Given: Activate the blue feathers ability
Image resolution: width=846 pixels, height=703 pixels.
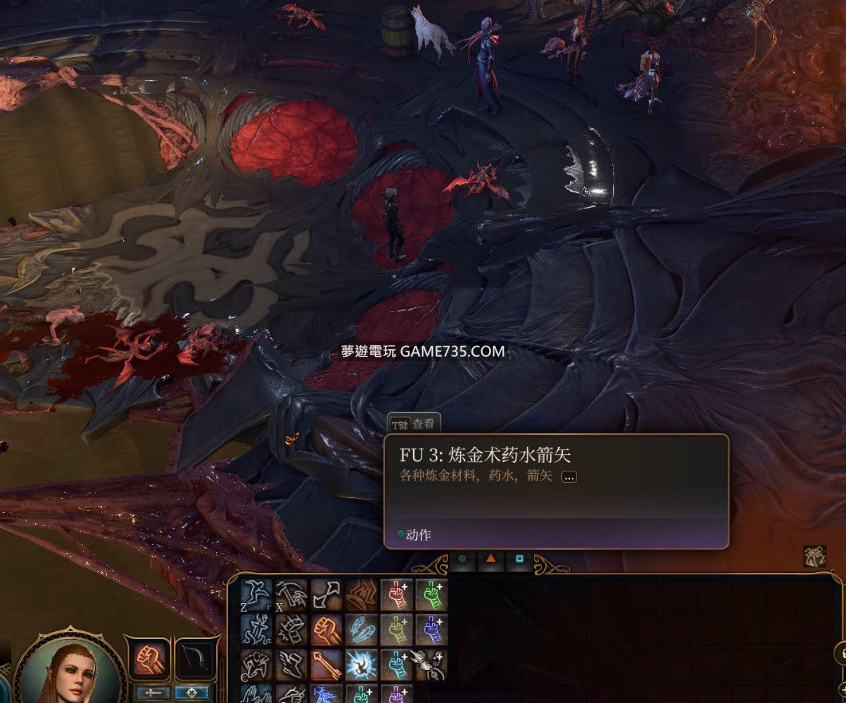Looking at the screenshot, I should point(361,629).
